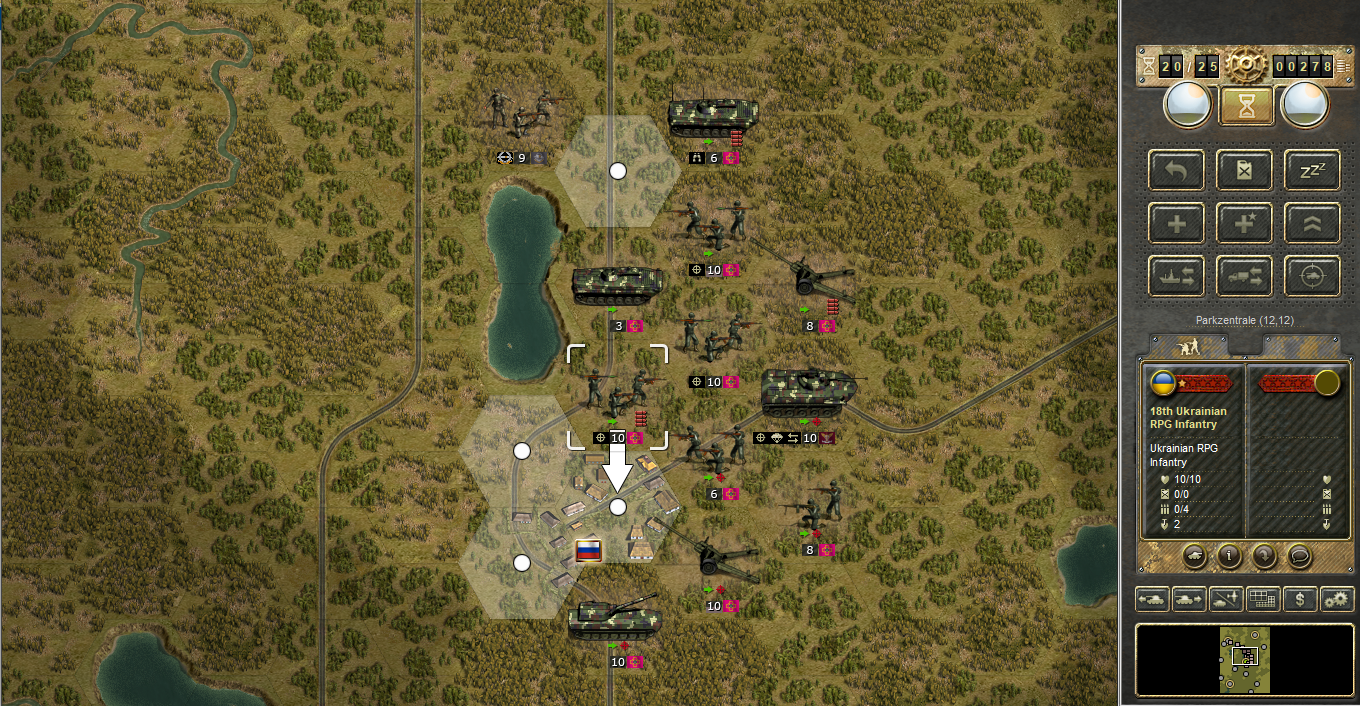Undo the last move
The height and width of the screenshot is (706, 1360).
point(1177,170)
